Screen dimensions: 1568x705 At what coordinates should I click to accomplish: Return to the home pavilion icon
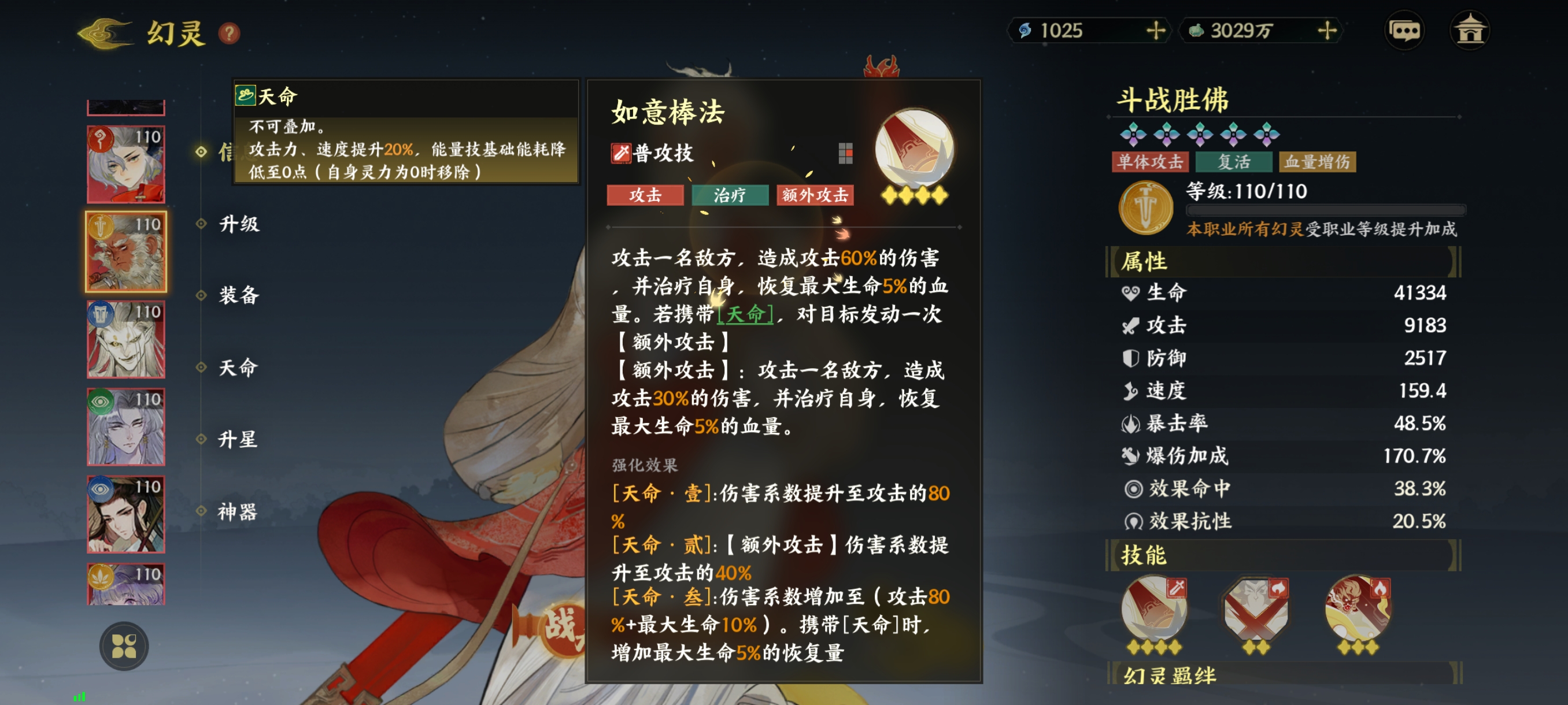coord(1469,31)
